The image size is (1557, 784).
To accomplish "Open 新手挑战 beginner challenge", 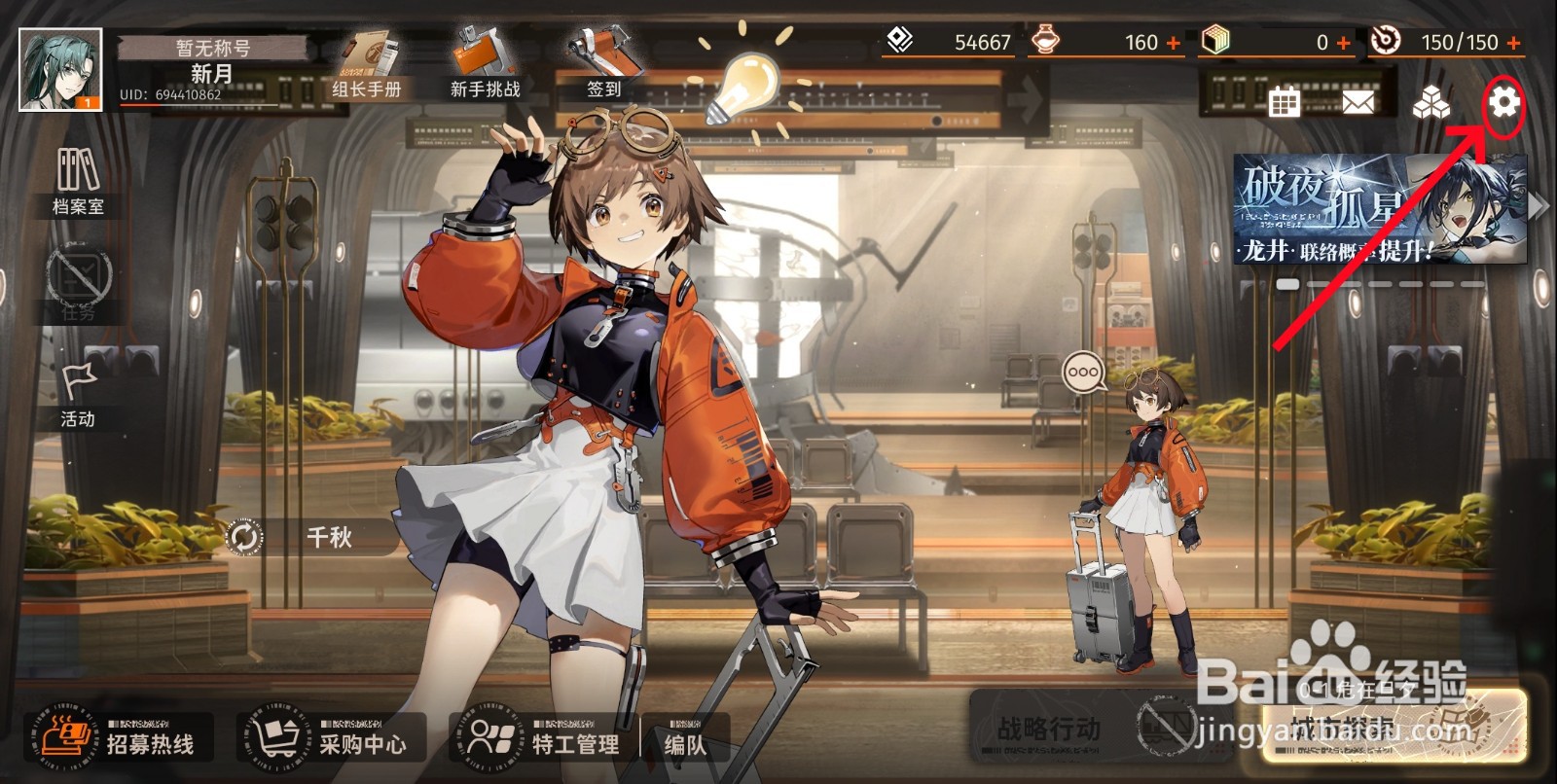I will pyautogui.click(x=485, y=66).
